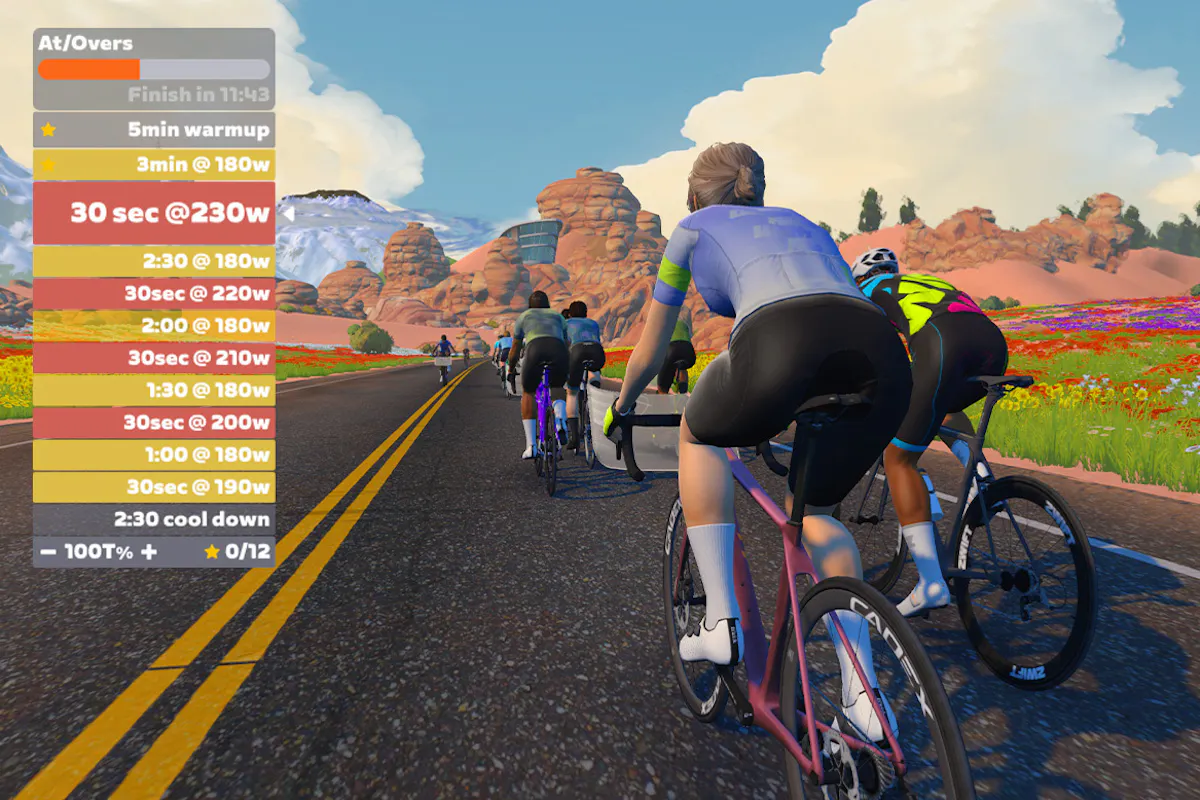Select the 30sec @ 200w interval row

[154, 423]
